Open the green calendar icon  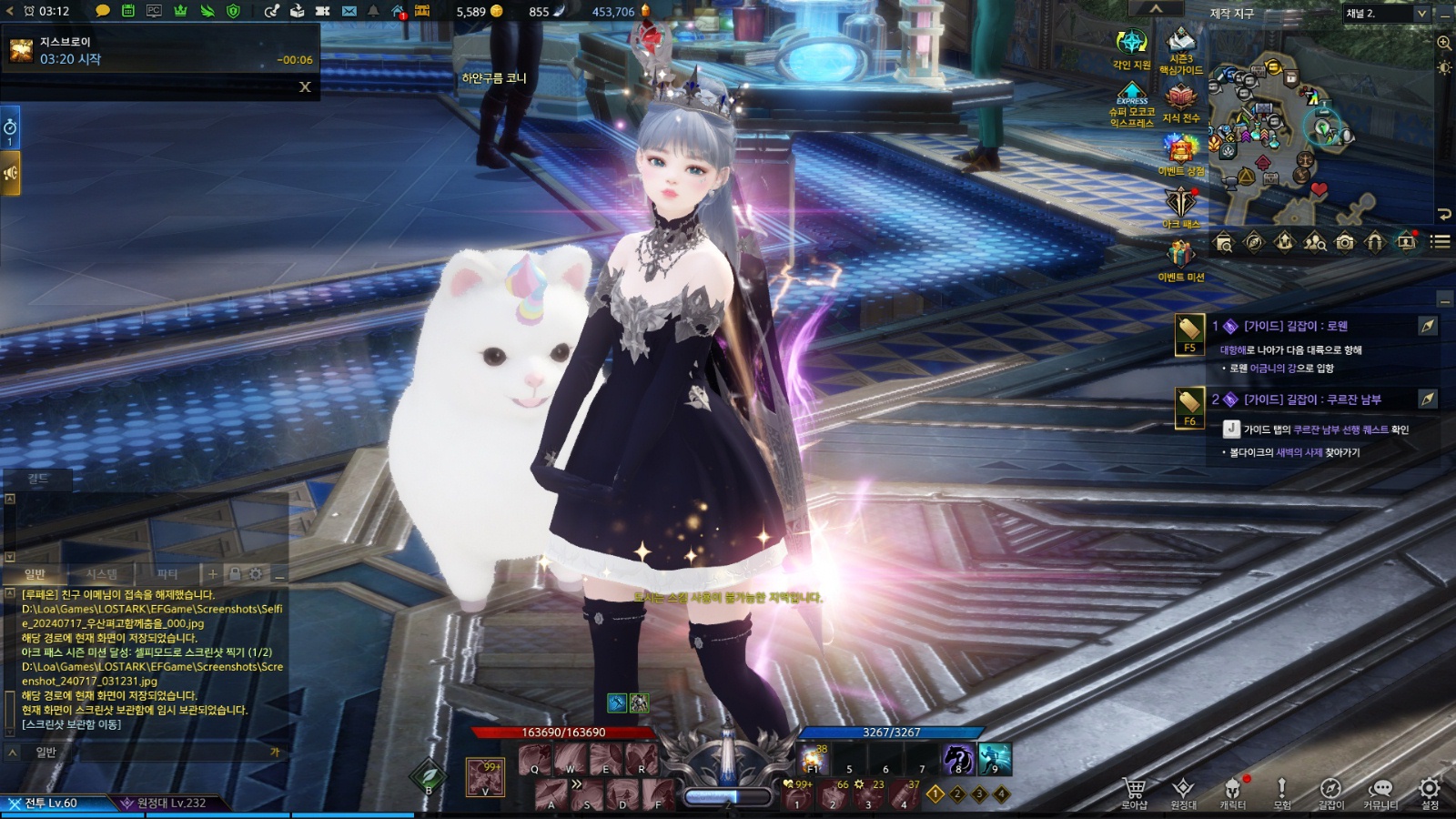[x=128, y=11]
